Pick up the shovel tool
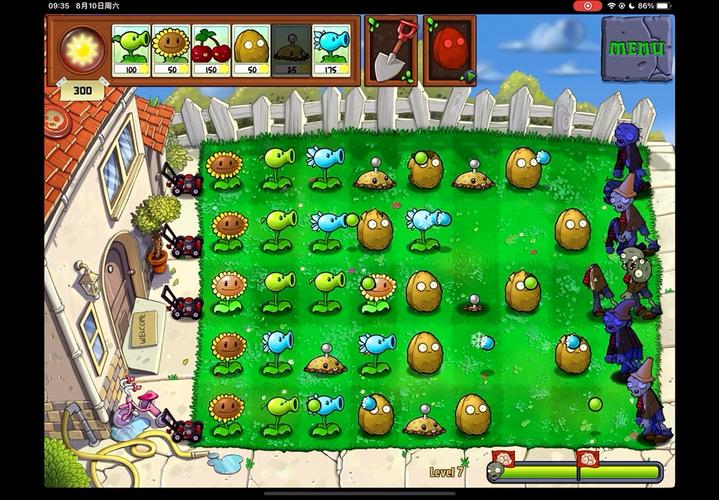The width and height of the screenshot is (719, 500). 392,50
